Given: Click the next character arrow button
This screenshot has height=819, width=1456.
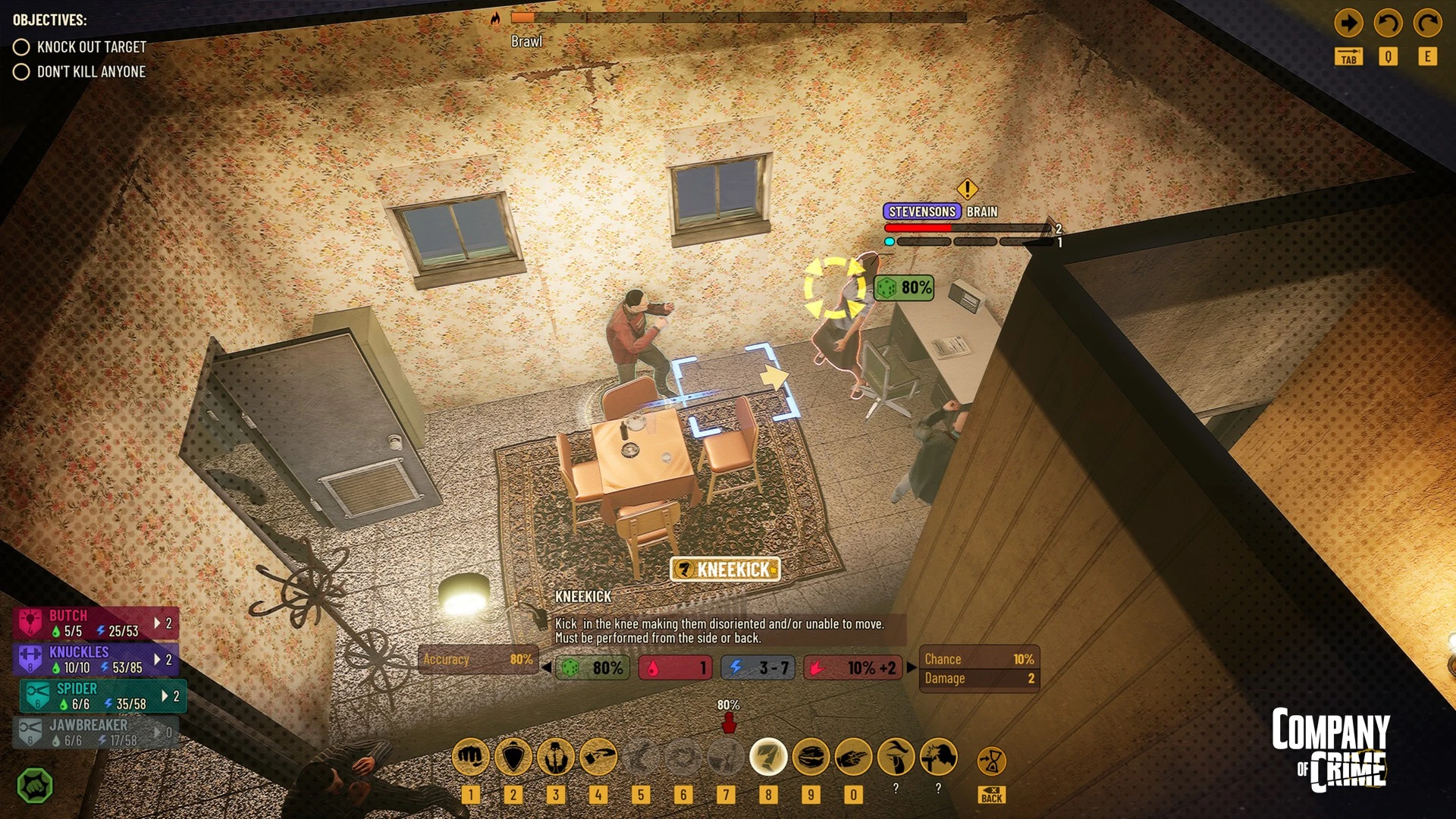Looking at the screenshot, I should point(1348,24).
